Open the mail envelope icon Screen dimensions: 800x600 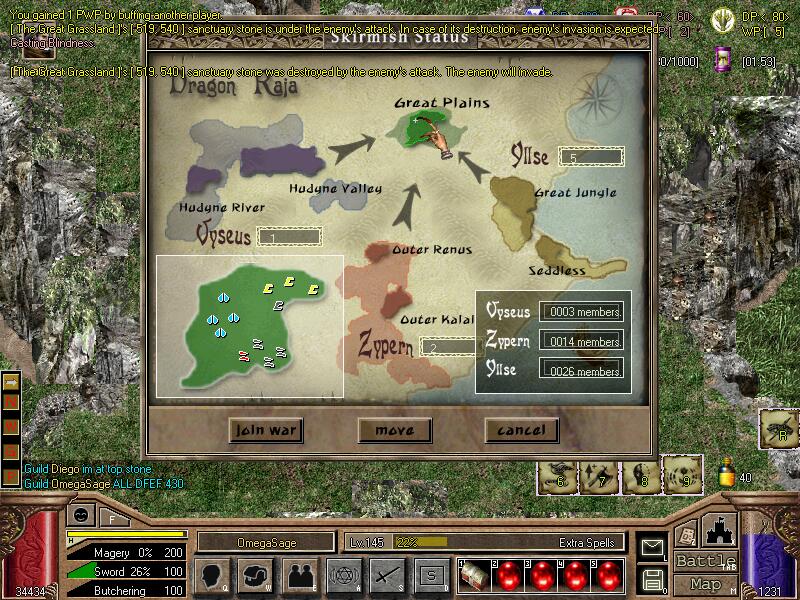[654, 547]
